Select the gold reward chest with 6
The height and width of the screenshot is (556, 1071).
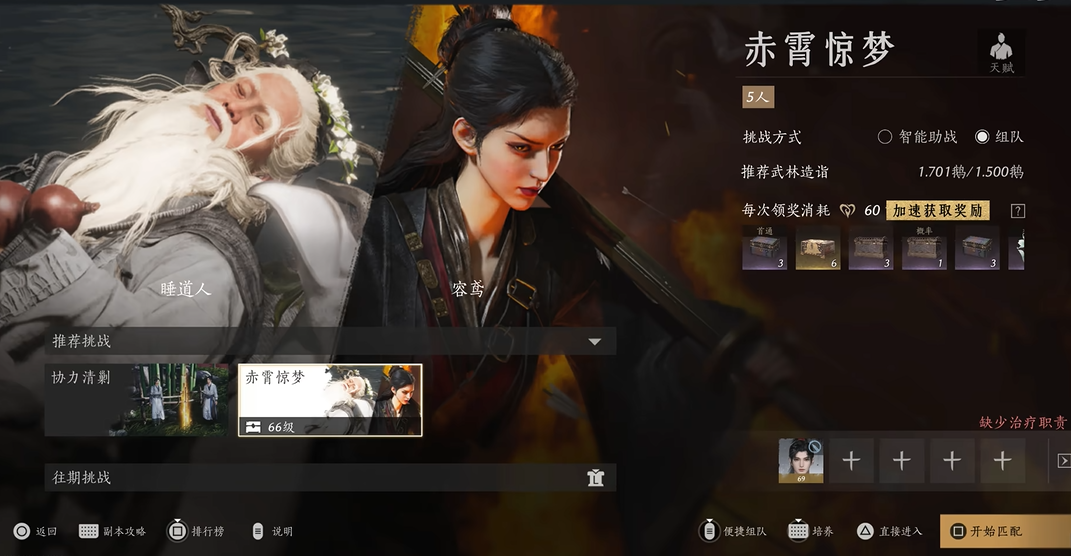(818, 248)
